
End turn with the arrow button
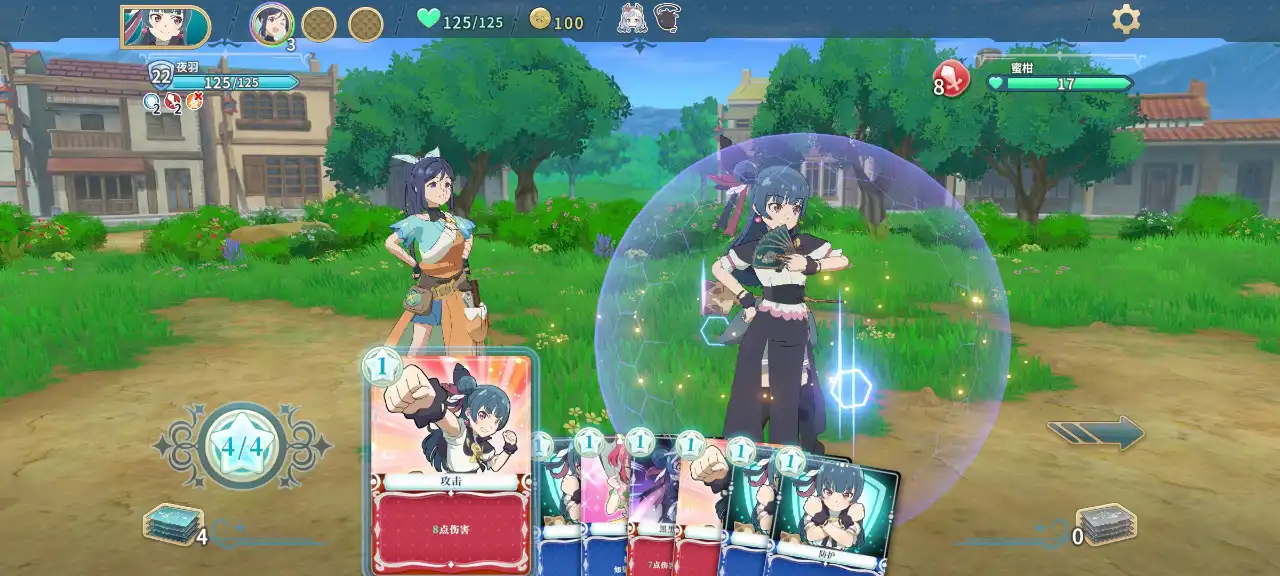point(1096,432)
